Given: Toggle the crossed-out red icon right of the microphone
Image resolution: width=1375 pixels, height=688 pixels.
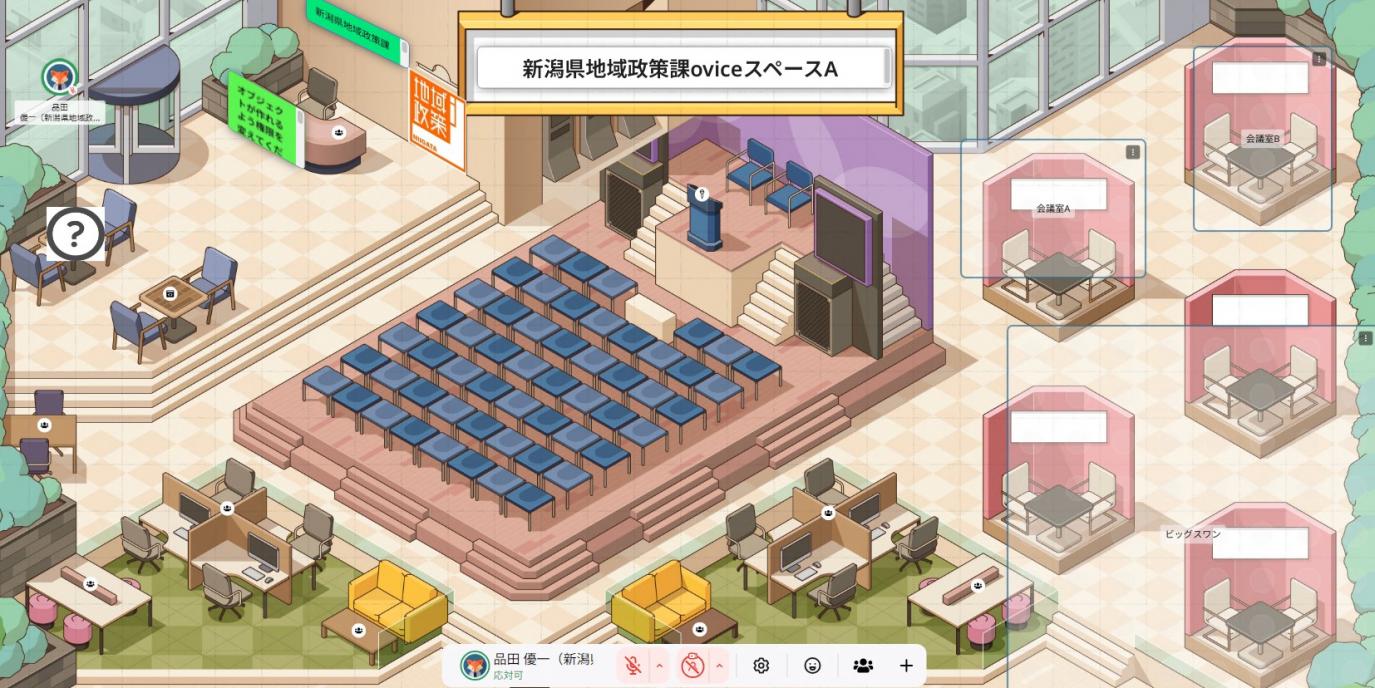Looking at the screenshot, I should [x=693, y=666].
